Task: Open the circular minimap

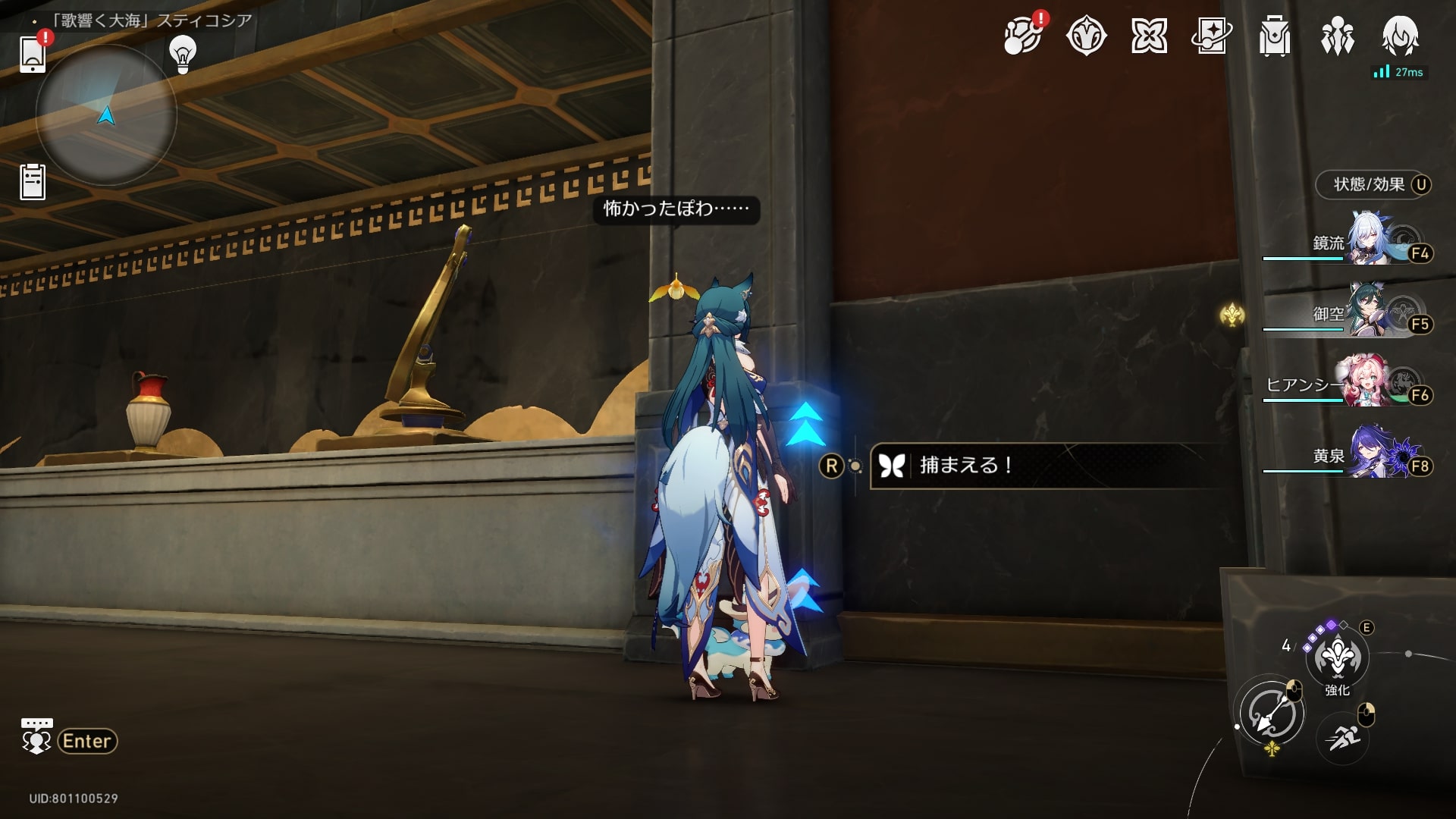Action: tap(106, 115)
